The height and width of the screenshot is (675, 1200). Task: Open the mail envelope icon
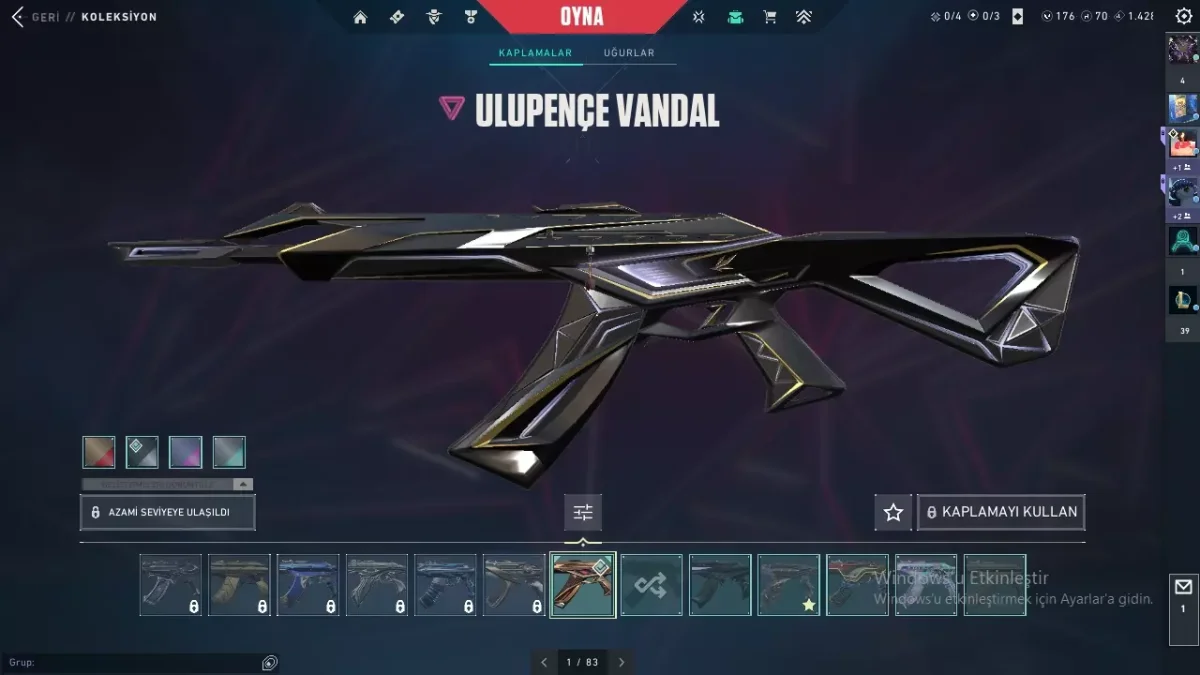click(1183, 587)
